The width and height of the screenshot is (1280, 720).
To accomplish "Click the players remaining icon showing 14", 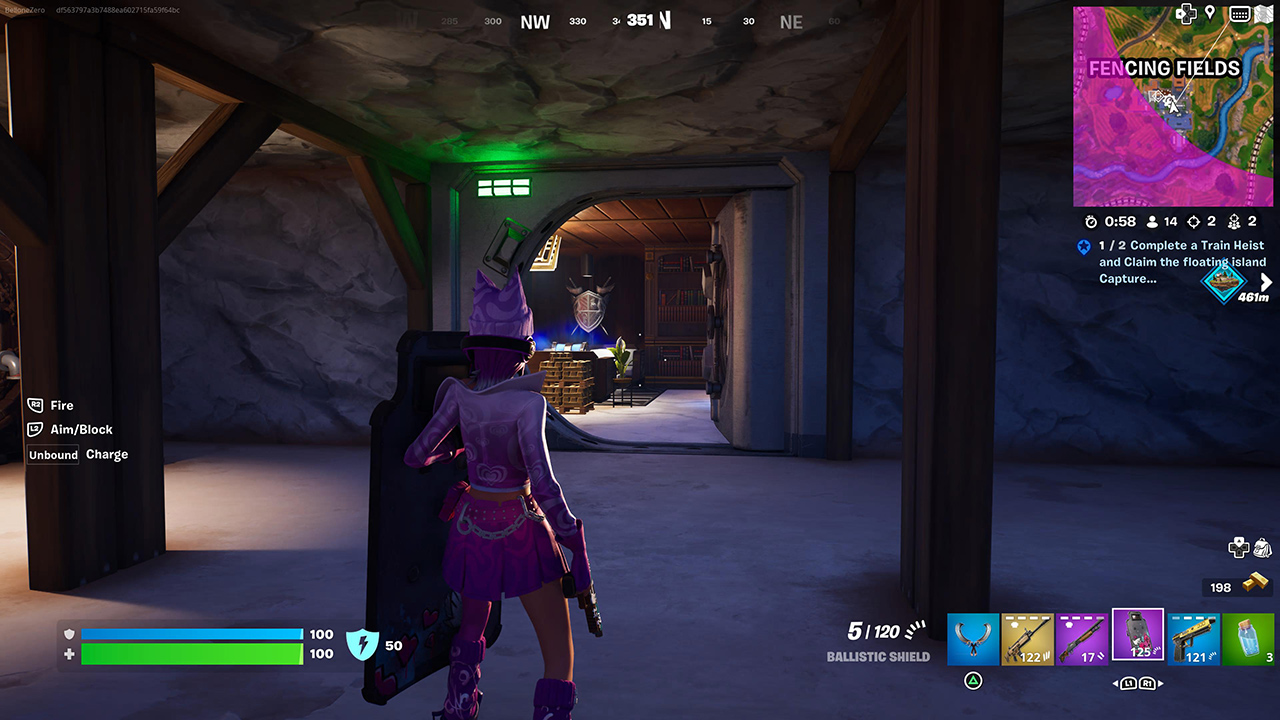I will tap(1152, 222).
